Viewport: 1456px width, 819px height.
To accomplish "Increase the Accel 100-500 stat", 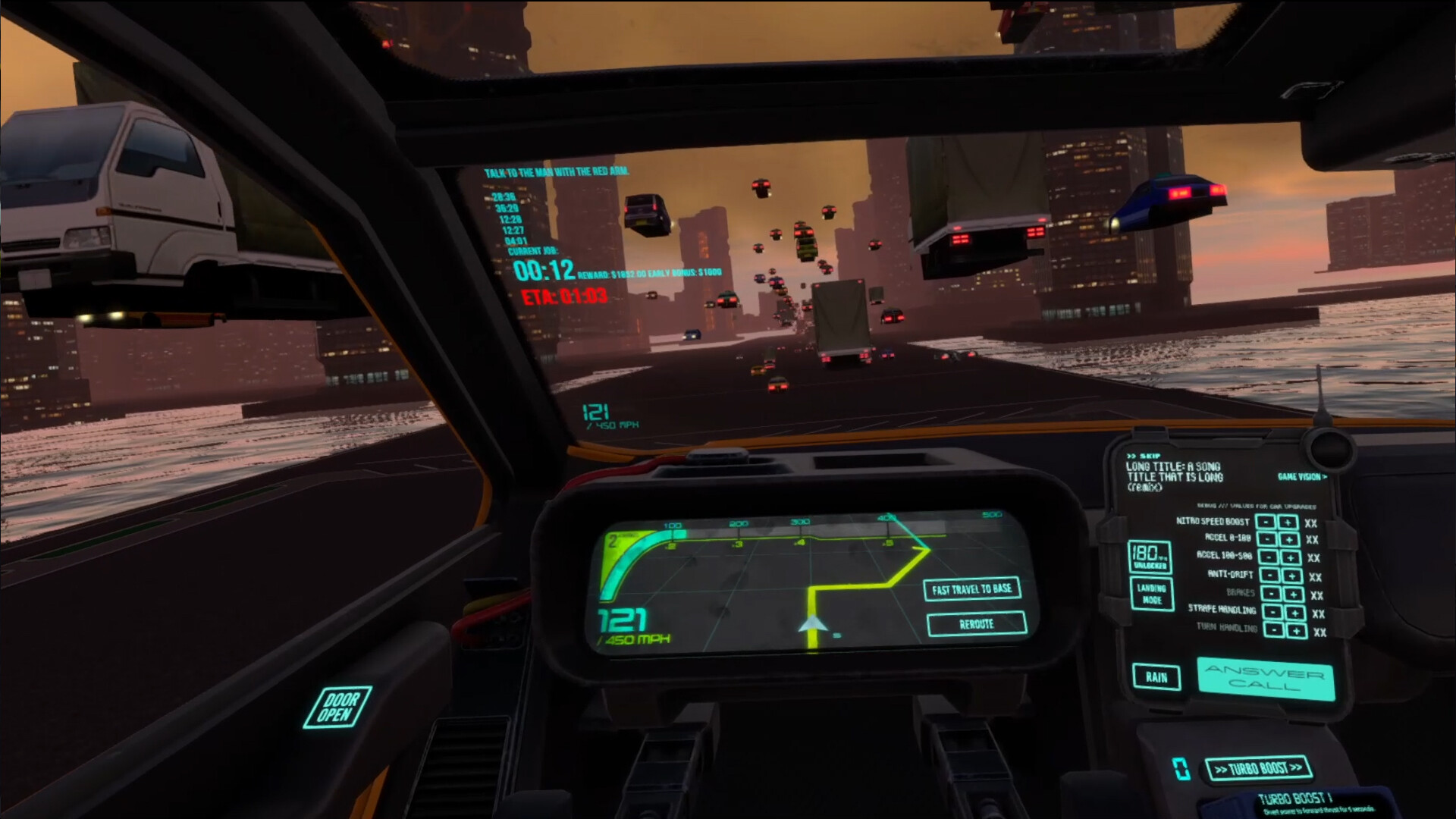I will point(1290,557).
